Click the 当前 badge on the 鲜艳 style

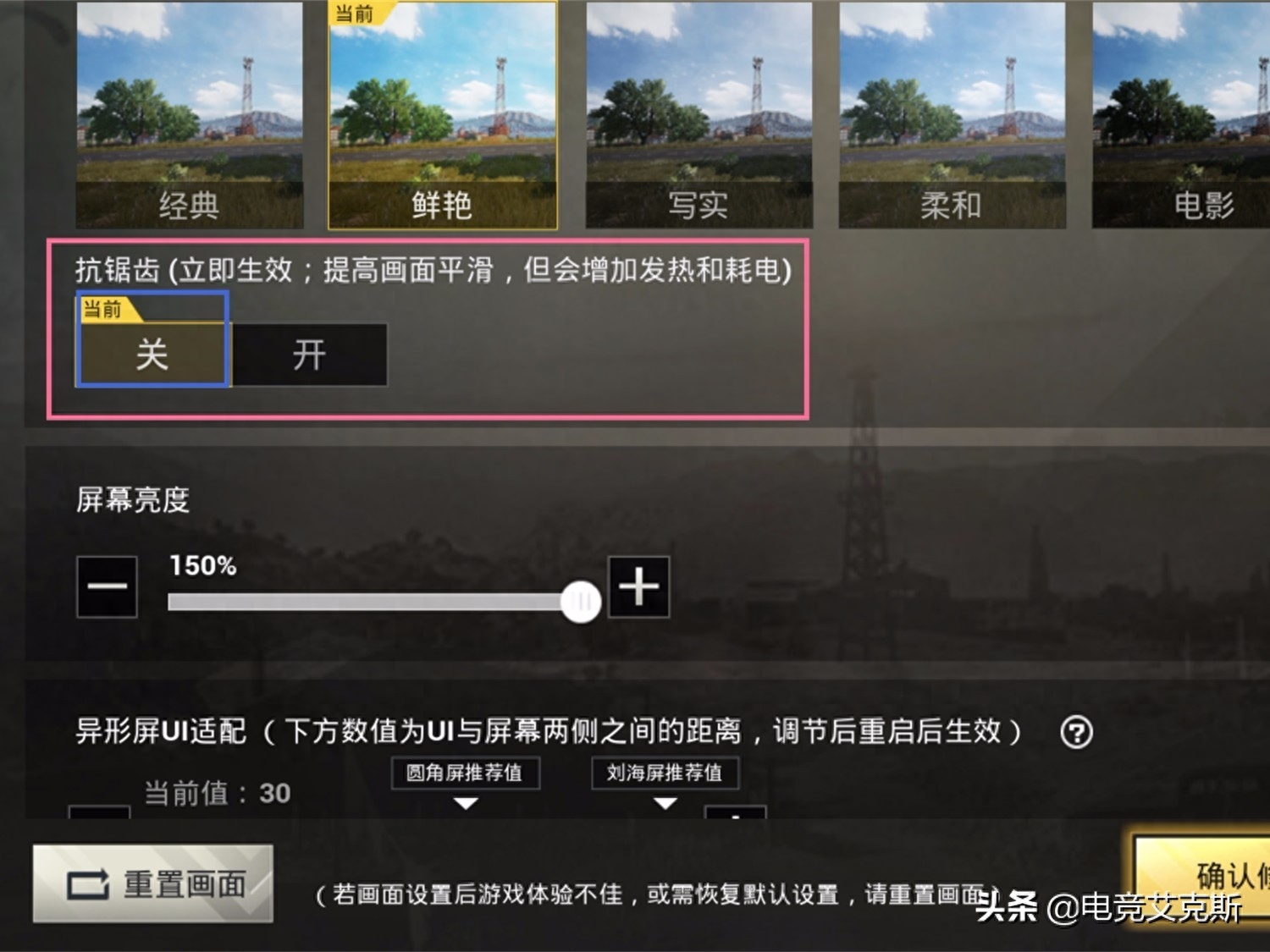[355, 14]
